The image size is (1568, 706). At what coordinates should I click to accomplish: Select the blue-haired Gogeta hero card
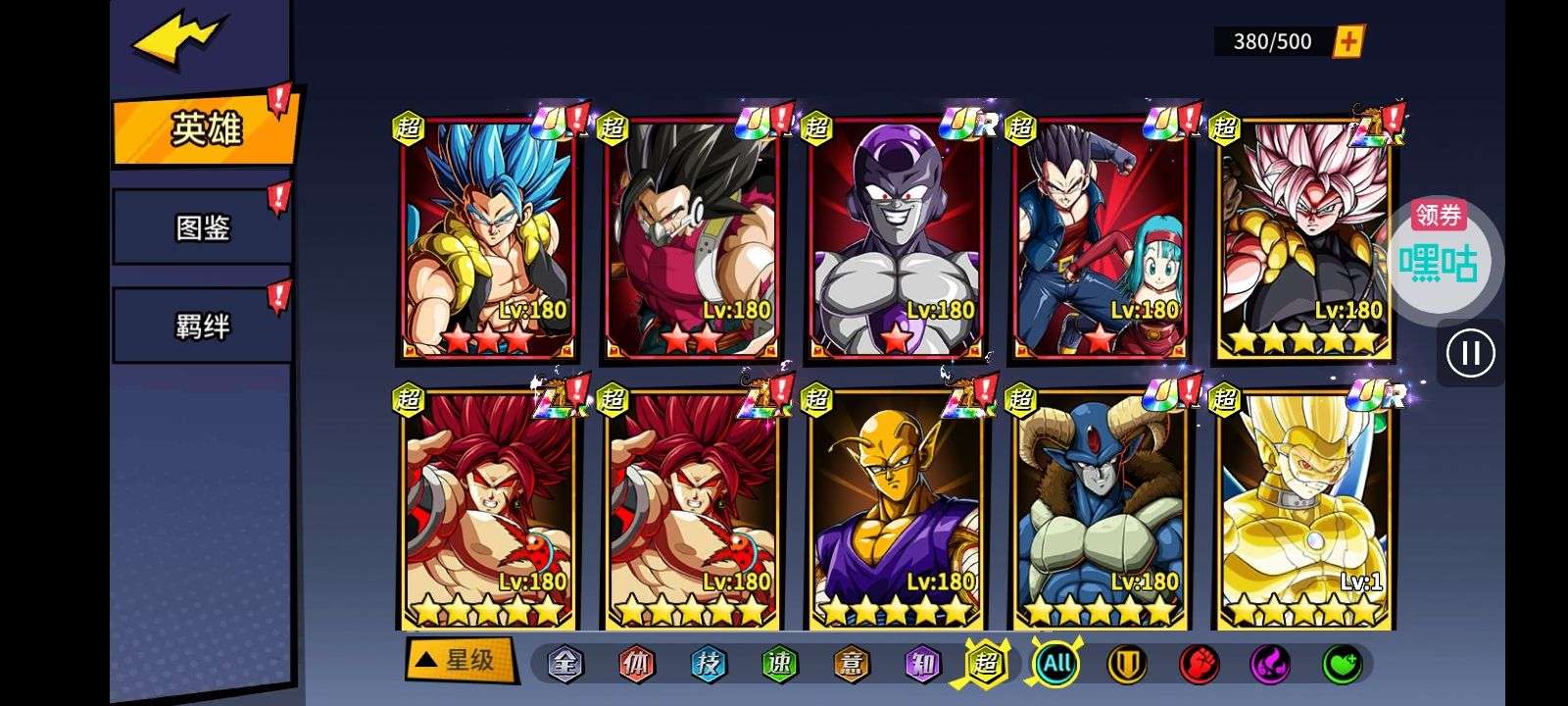(x=488, y=237)
